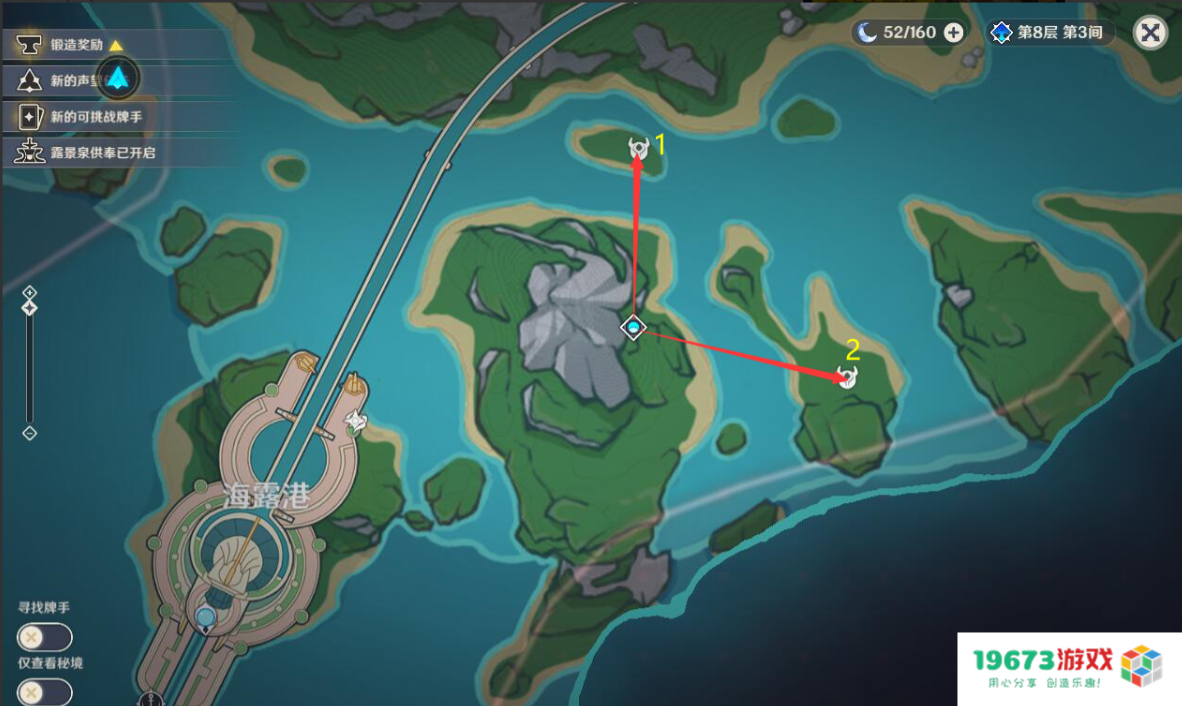Select the horned marker labeled 1
Screen dimensions: 1182x706
tap(638, 149)
